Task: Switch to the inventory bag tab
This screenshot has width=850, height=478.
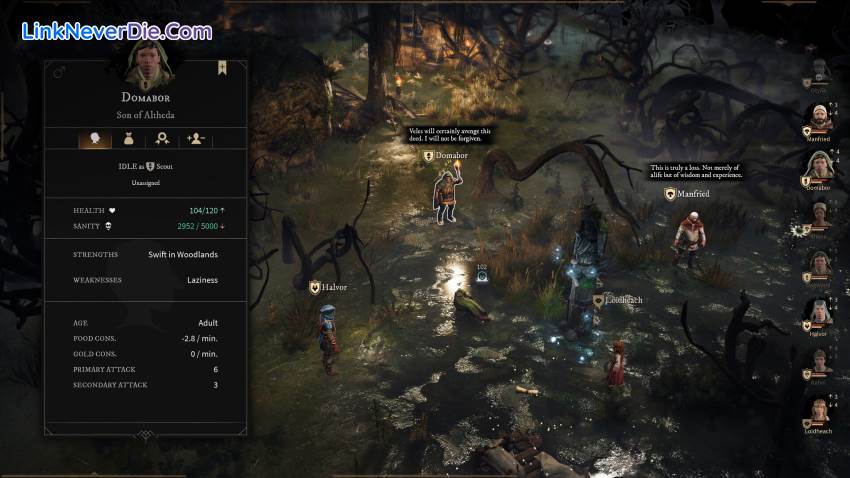Action: 128,139
